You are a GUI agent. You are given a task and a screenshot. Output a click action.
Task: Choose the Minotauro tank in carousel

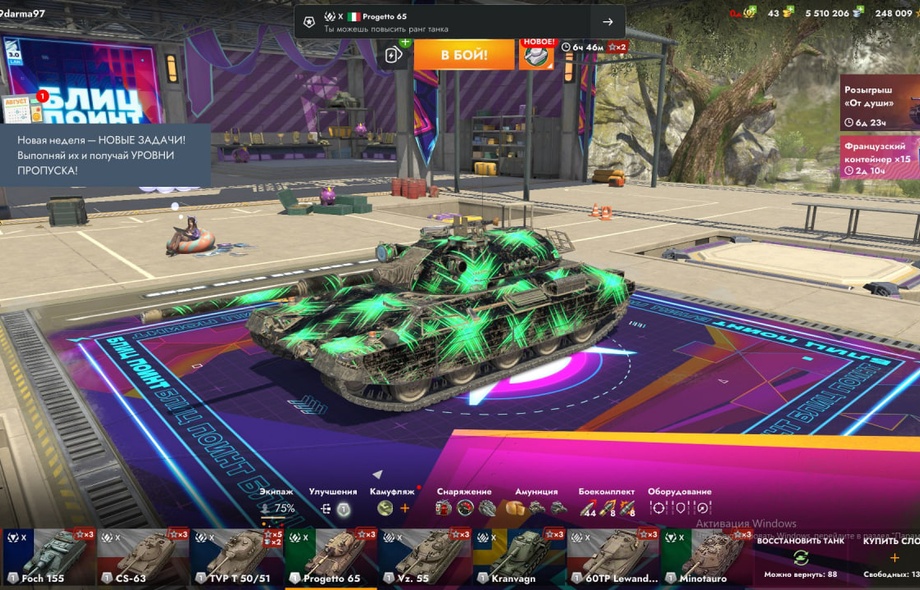pos(705,557)
